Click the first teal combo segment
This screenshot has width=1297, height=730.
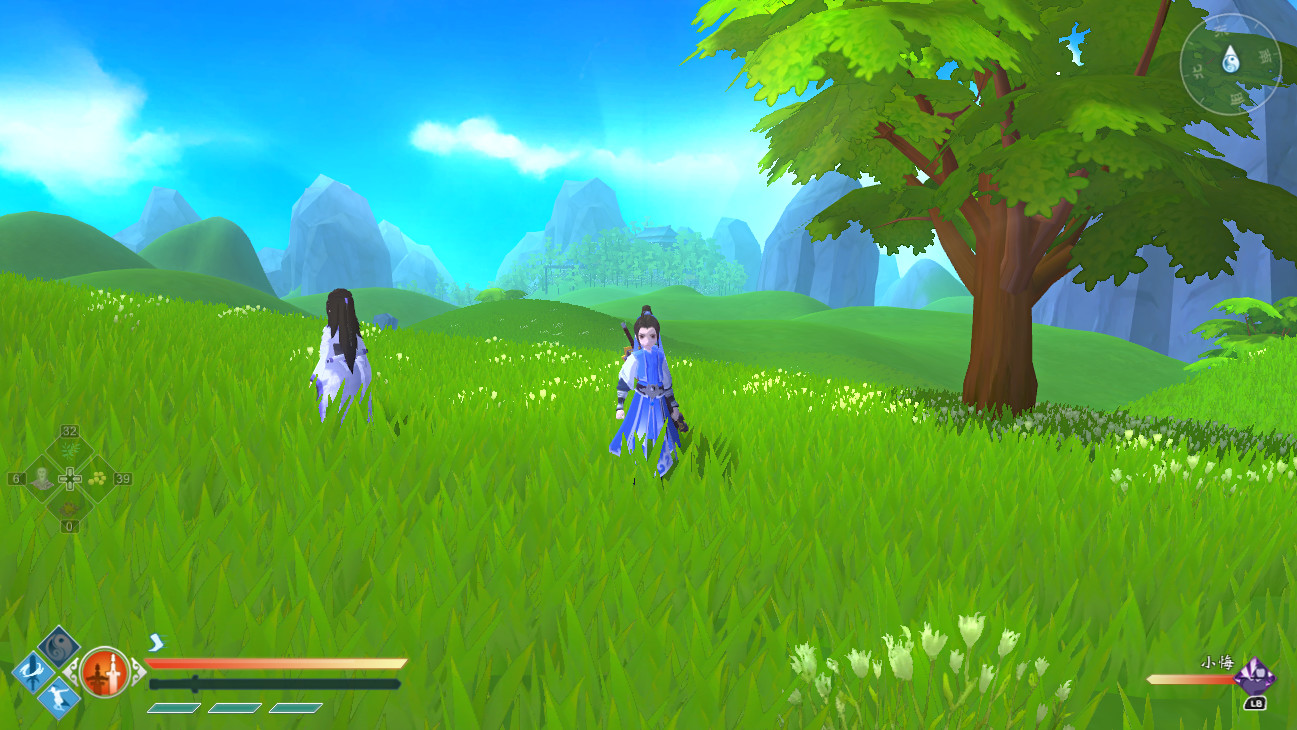(x=173, y=708)
